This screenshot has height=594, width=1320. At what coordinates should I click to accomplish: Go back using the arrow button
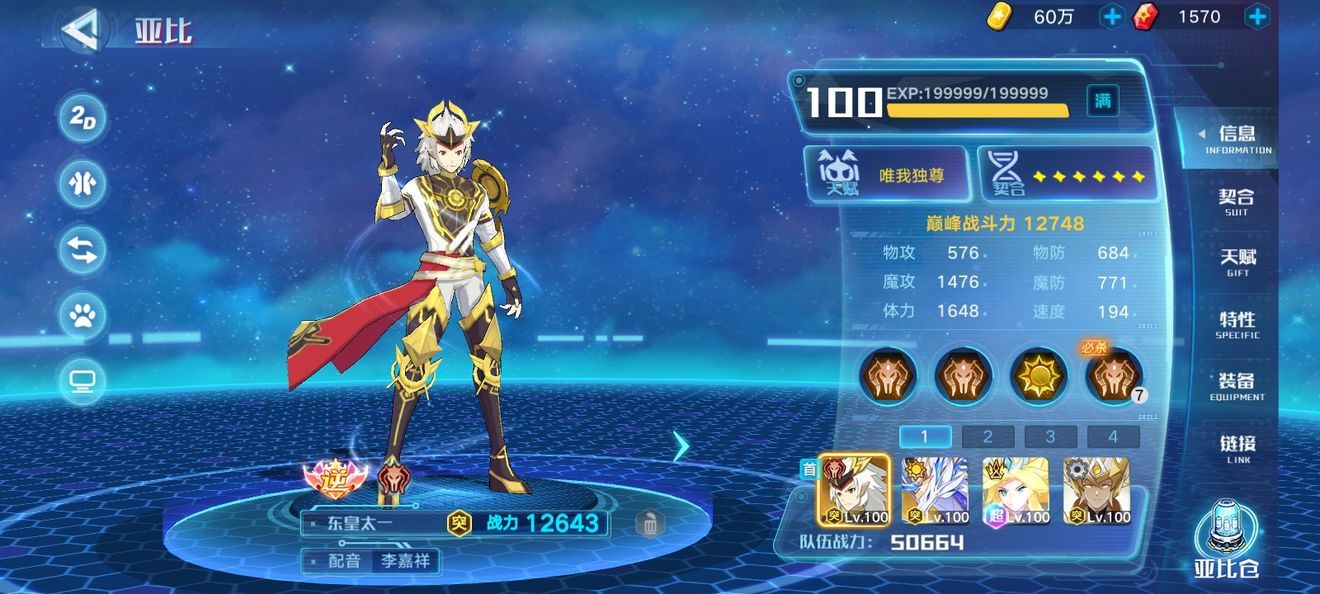coord(80,30)
